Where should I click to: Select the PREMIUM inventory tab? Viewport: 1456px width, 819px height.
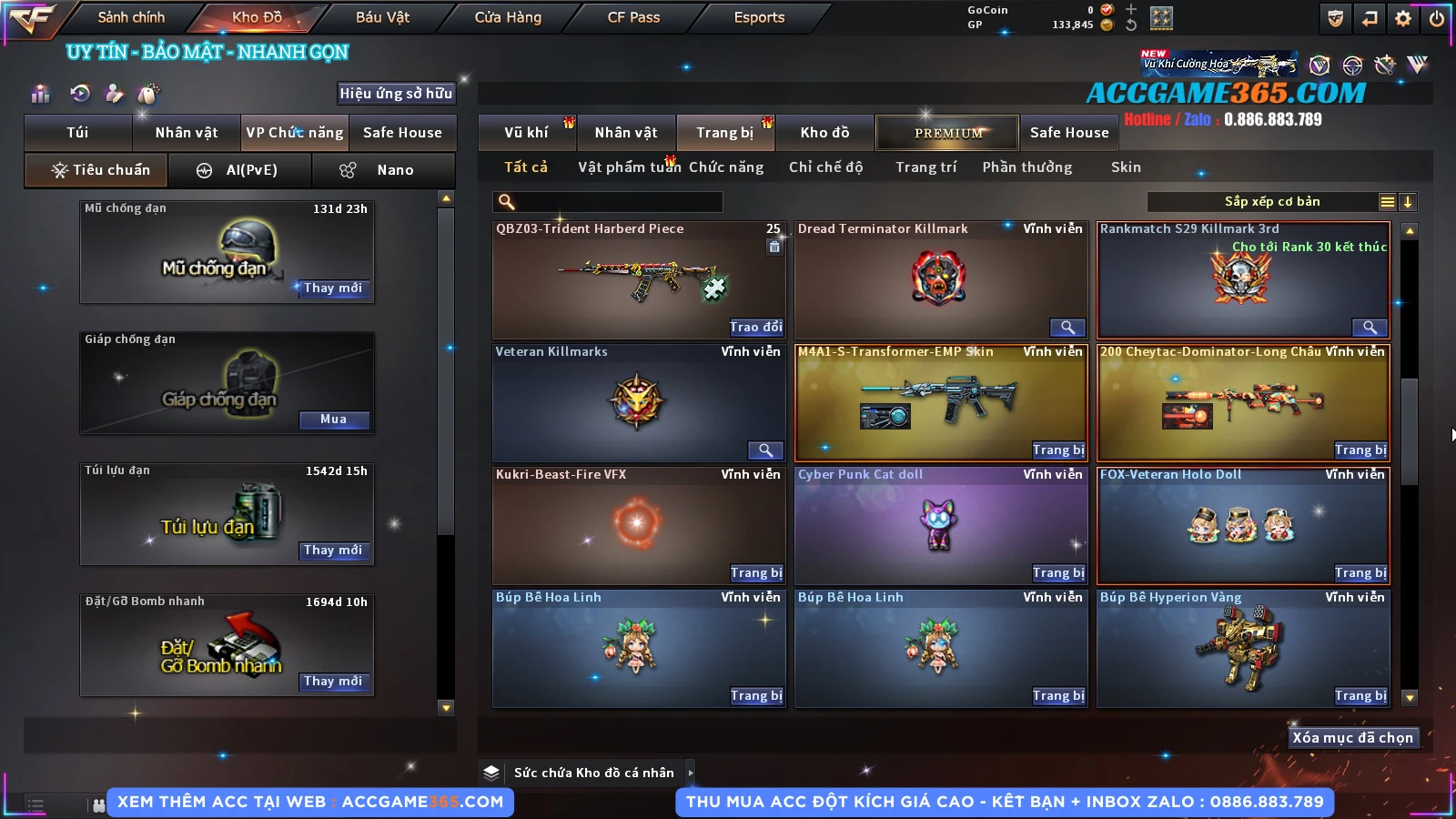(x=947, y=133)
